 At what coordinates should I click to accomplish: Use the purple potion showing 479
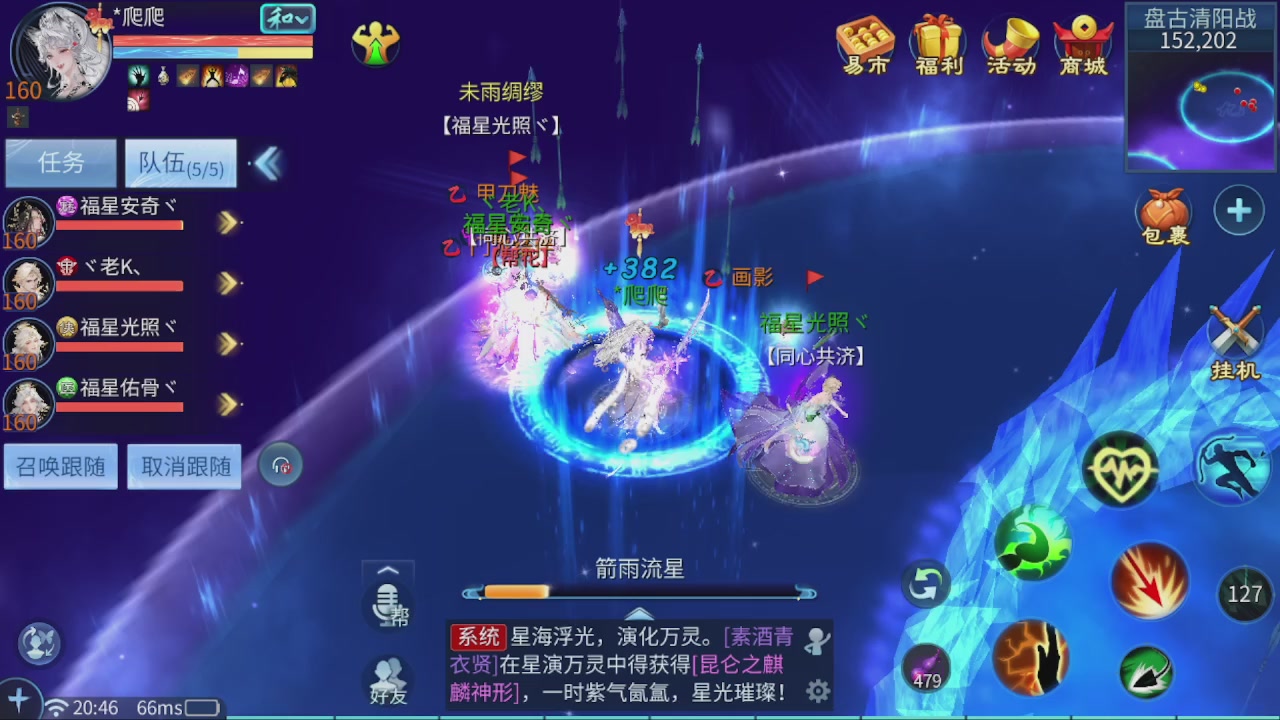coord(925,666)
